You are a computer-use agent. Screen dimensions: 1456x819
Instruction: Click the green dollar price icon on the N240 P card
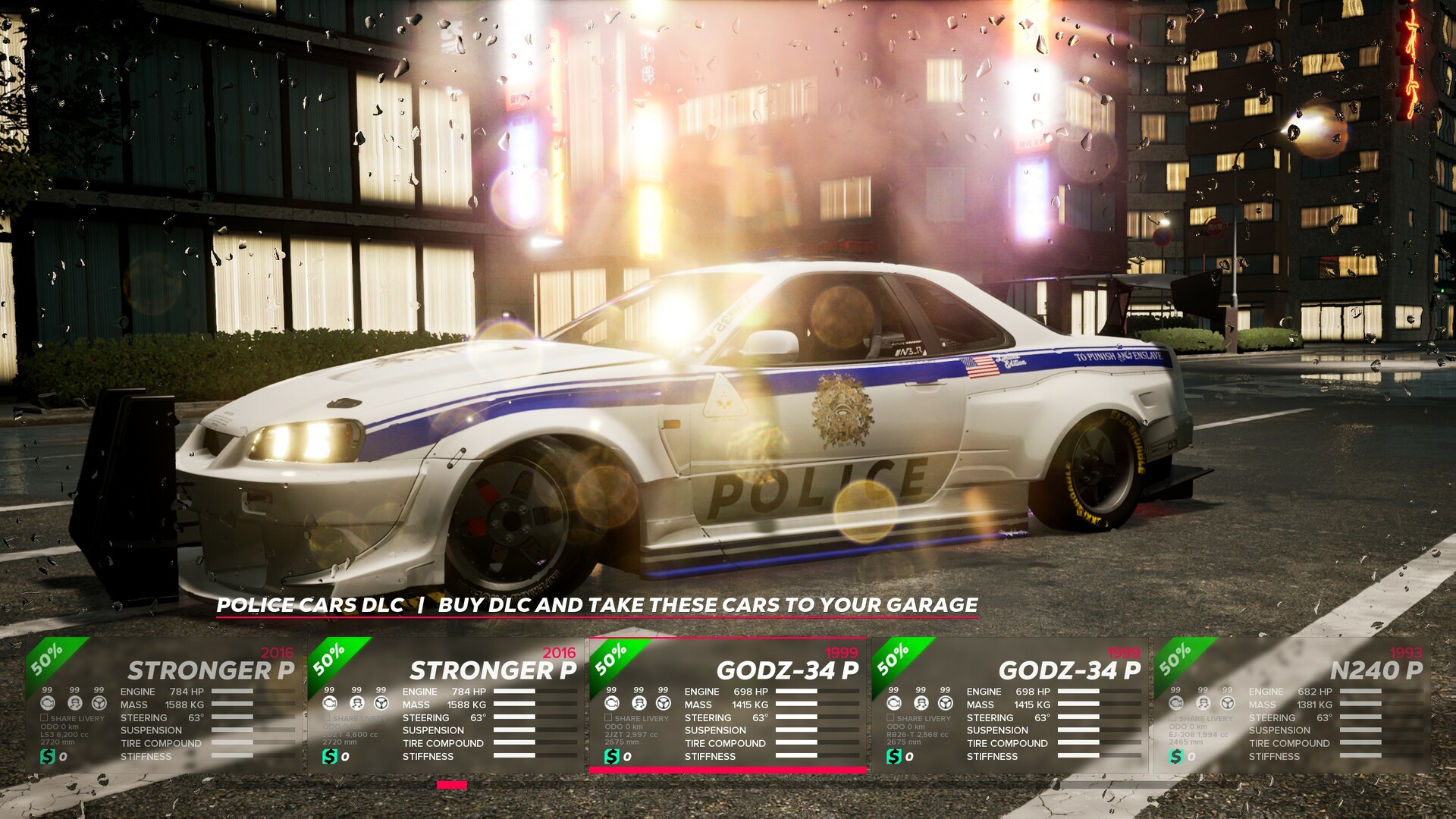click(x=1175, y=757)
